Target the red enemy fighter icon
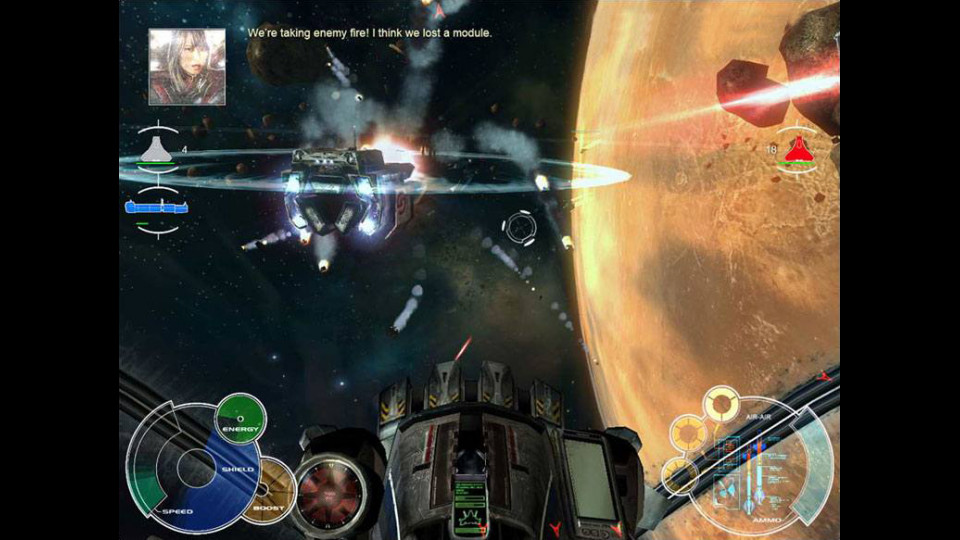This screenshot has height=540, width=960. click(x=797, y=149)
